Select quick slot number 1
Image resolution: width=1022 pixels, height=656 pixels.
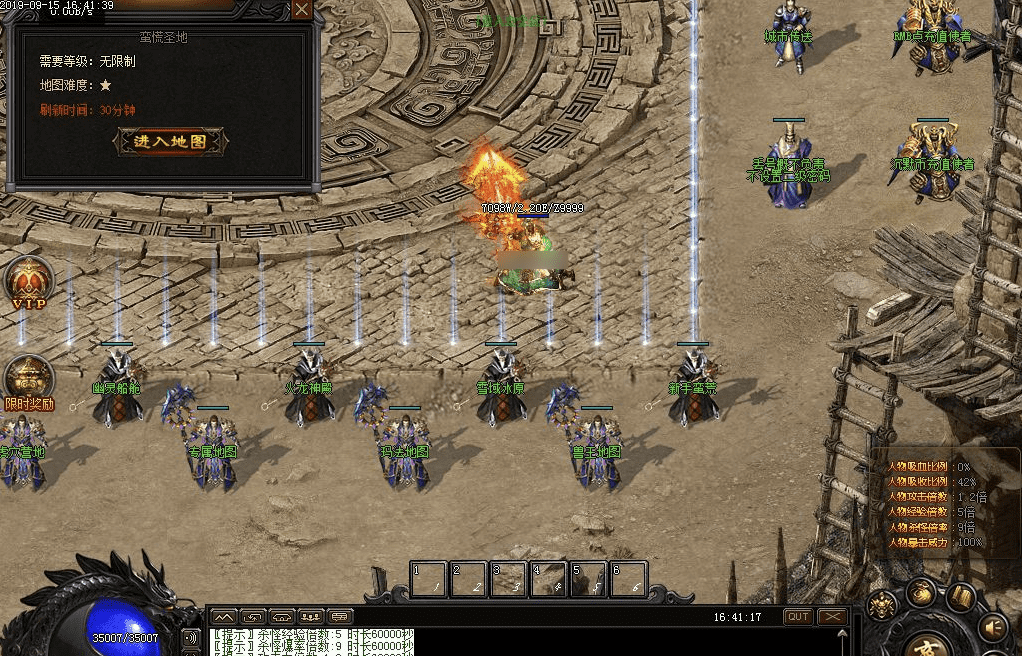429,579
